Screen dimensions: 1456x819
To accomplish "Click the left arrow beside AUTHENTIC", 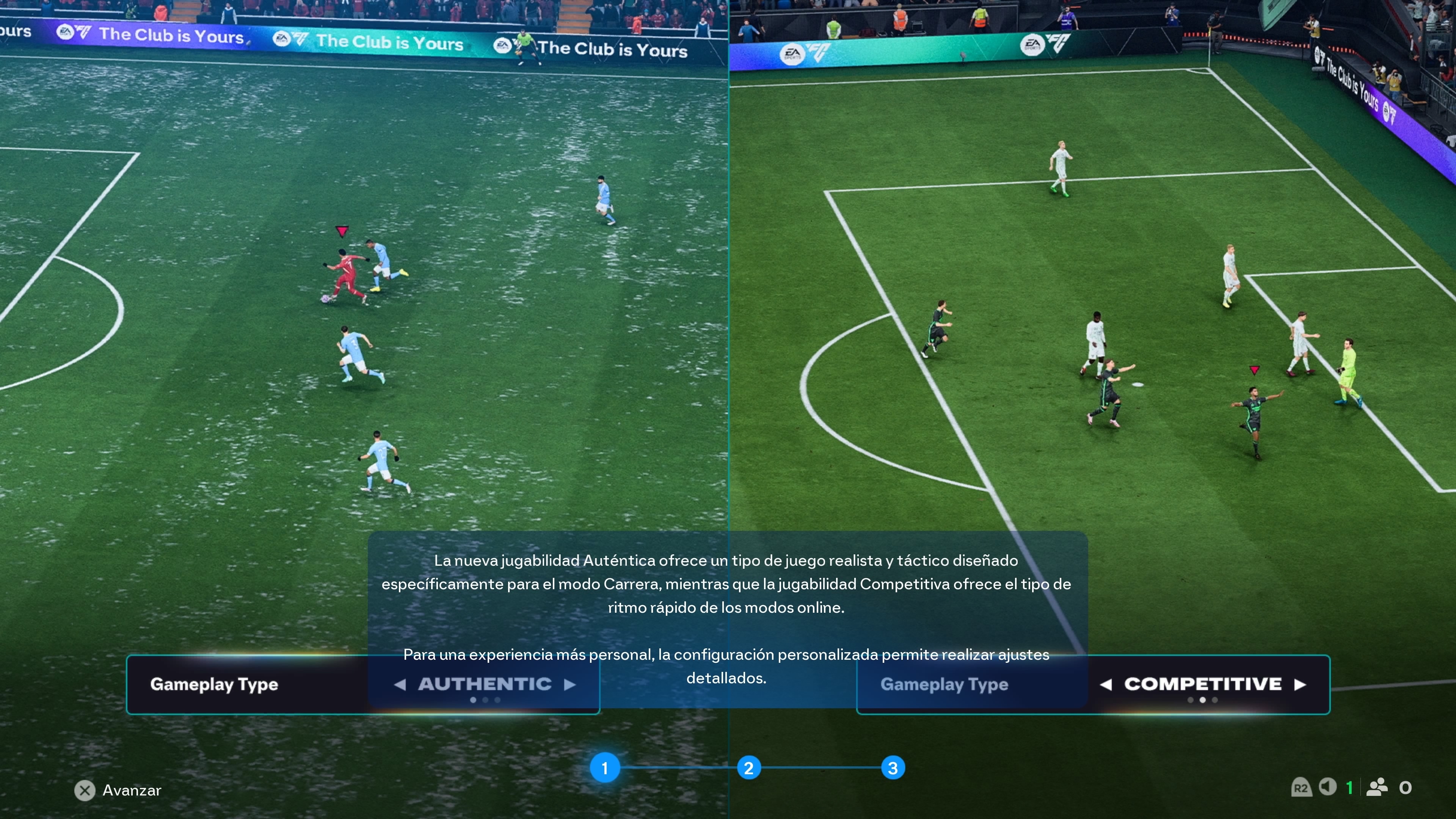I will 400,684.
